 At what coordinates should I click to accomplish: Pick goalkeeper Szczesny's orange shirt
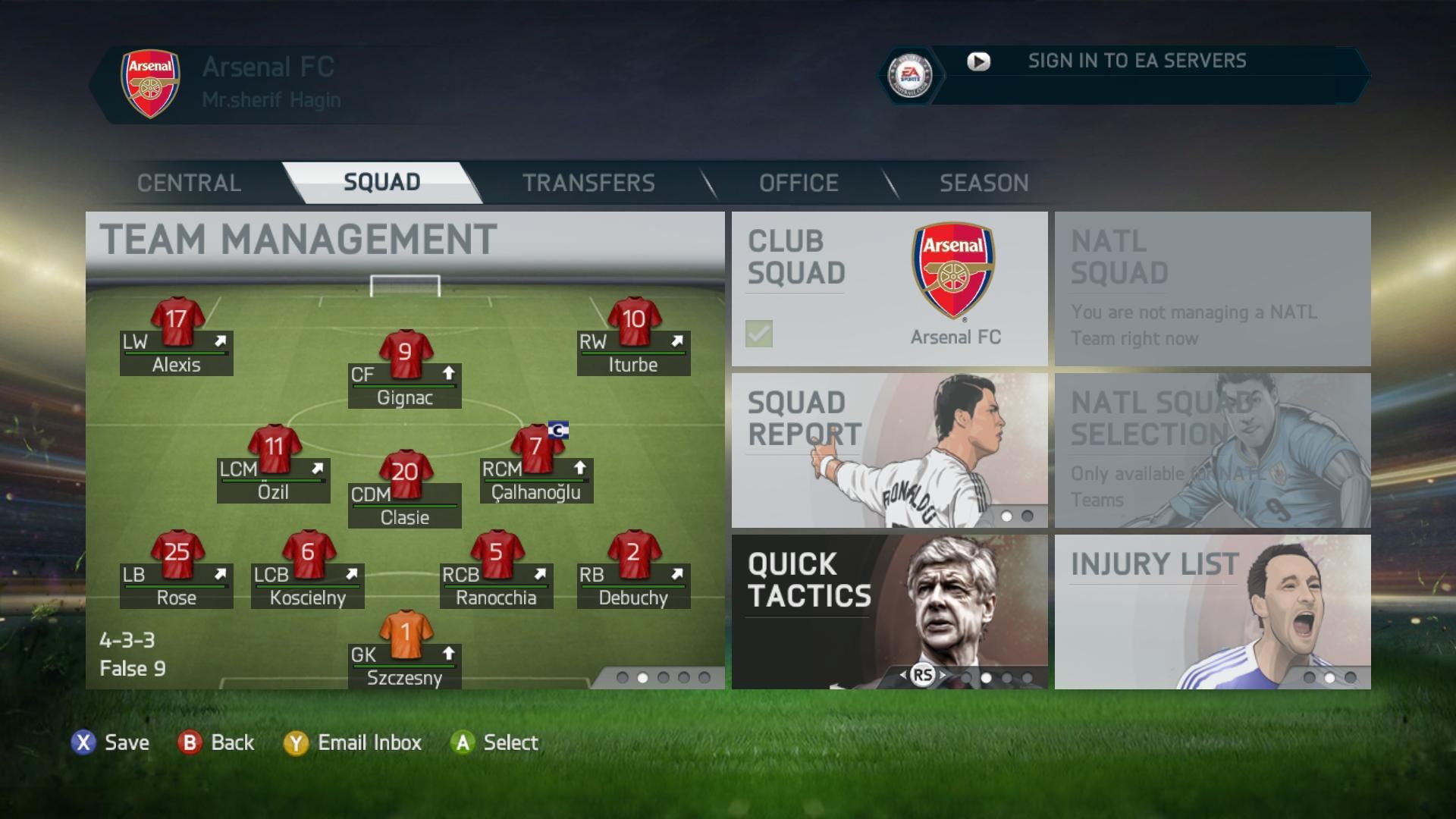pyautogui.click(x=405, y=633)
